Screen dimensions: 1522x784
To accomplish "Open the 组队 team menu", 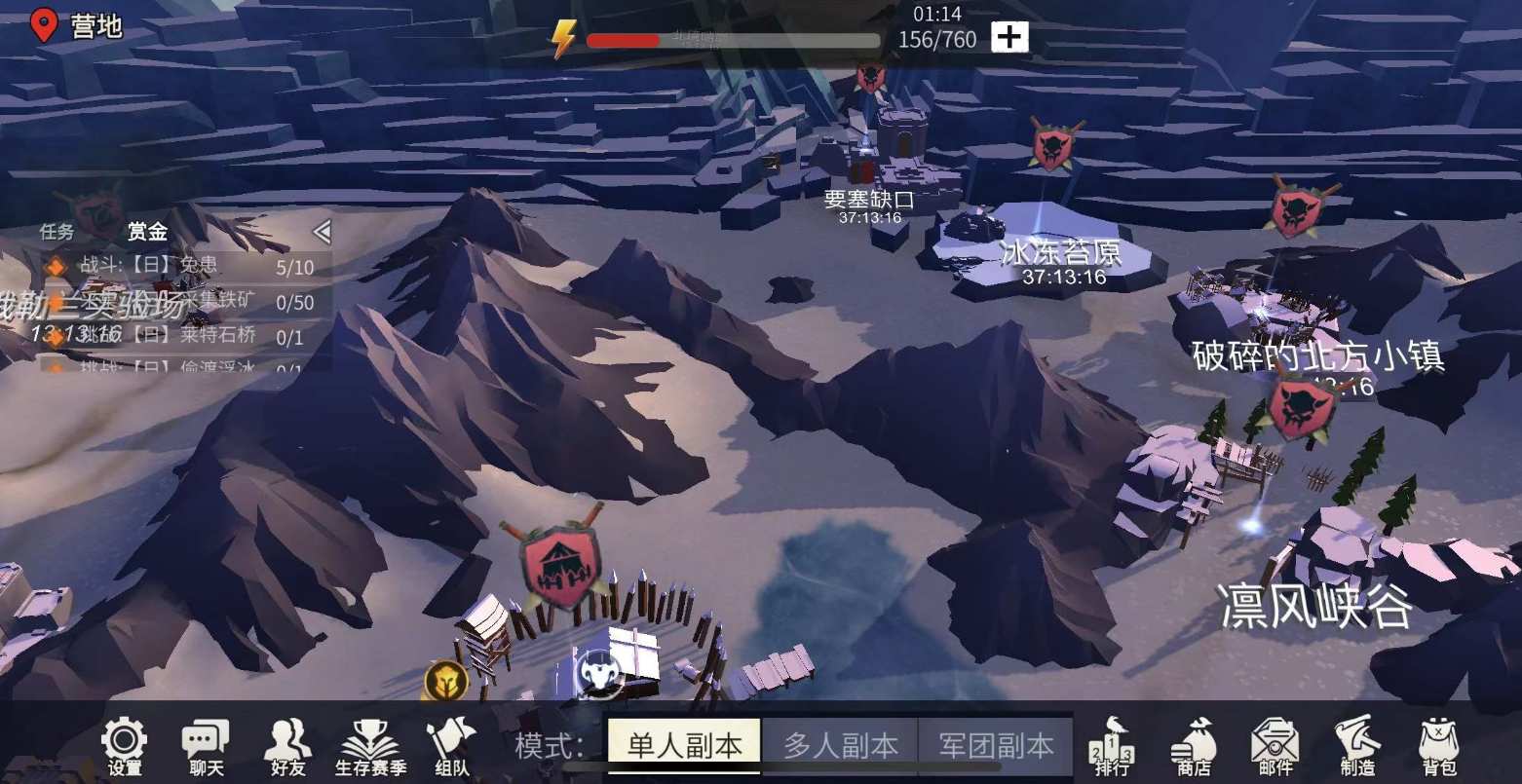I will [x=451, y=747].
